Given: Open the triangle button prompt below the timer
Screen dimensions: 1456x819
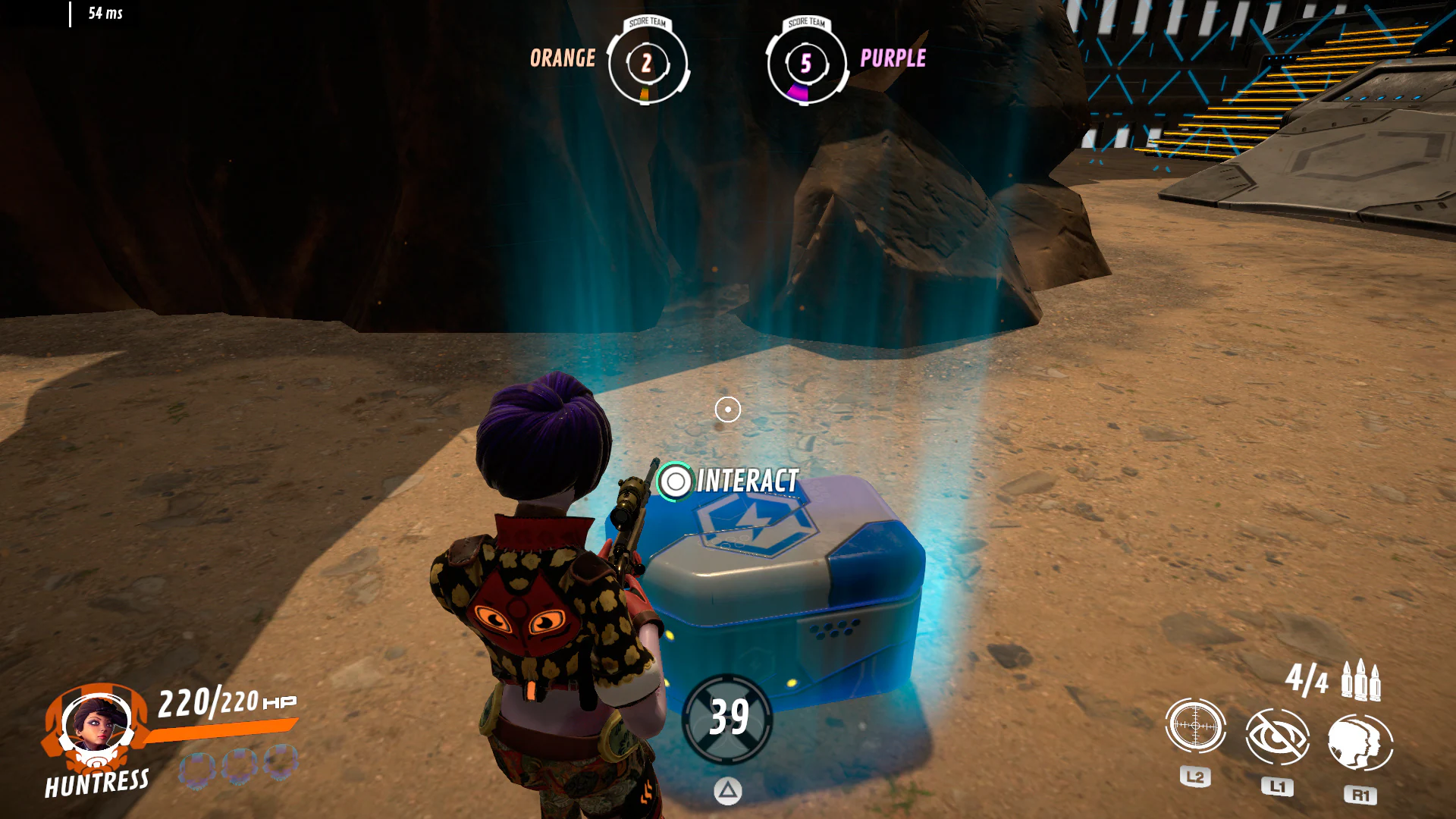Looking at the screenshot, I should [x=728, y=790].
